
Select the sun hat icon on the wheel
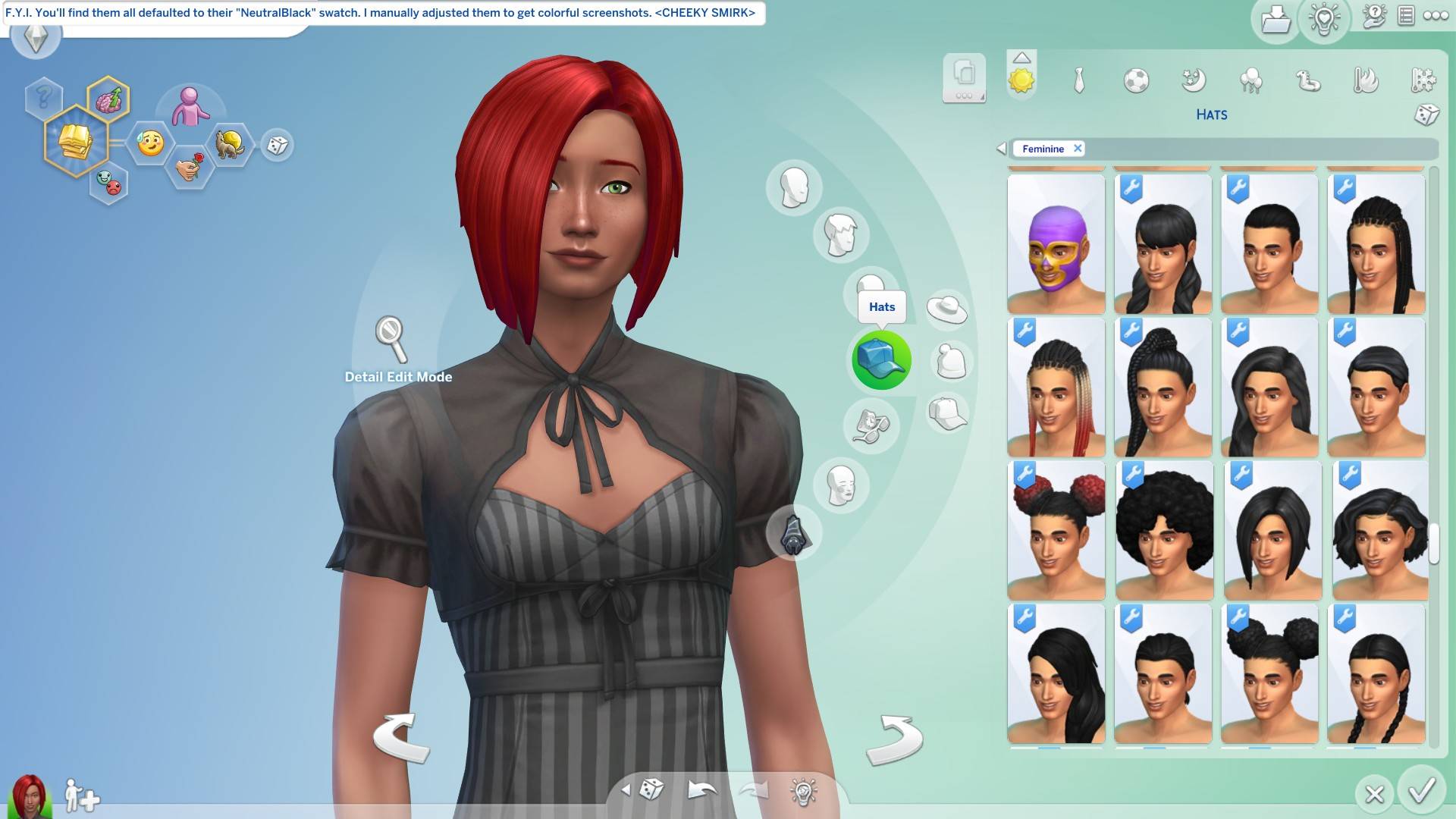948,309
